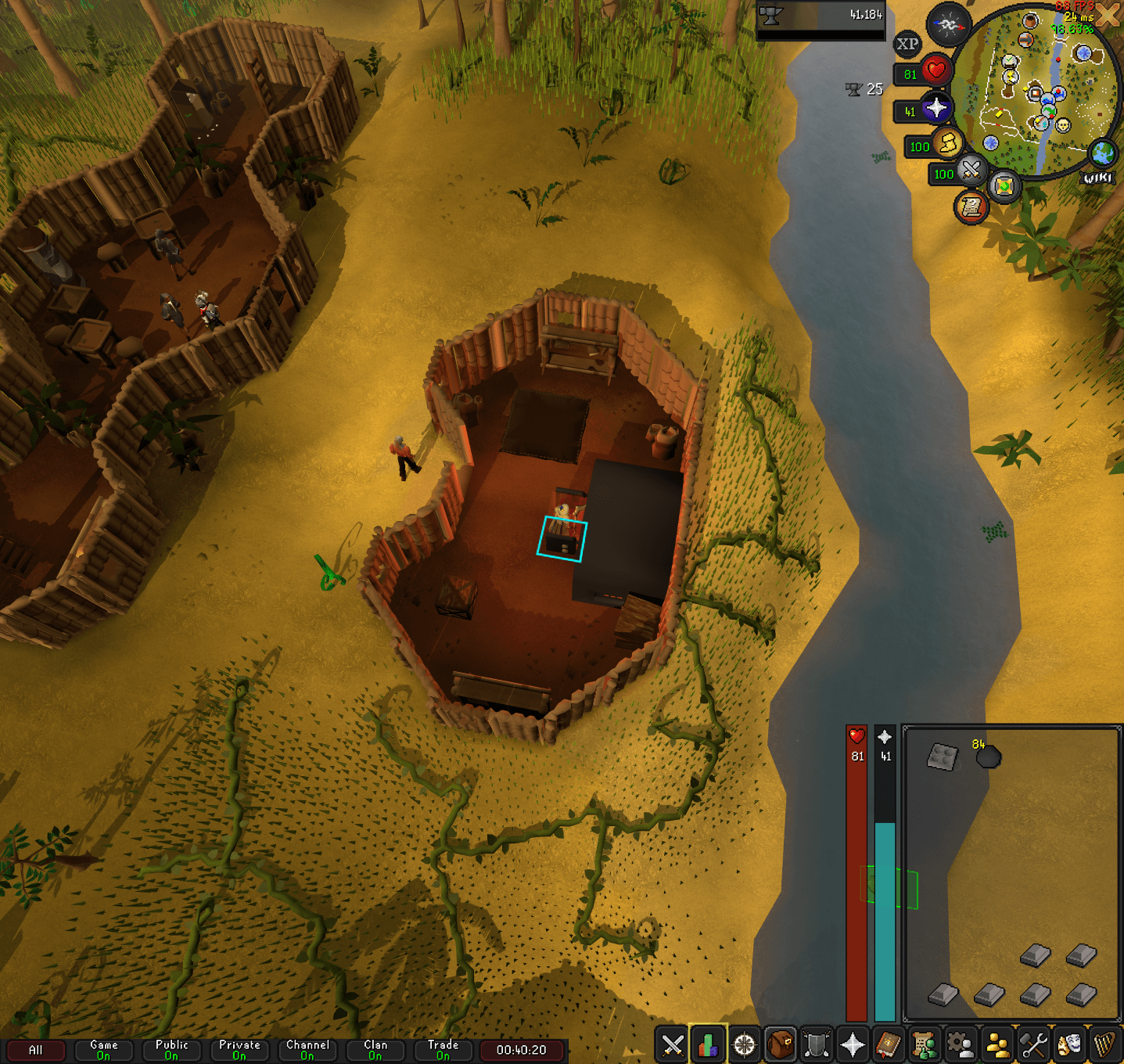Select the All chat tab
The image size is (1124, 1064).
coord(37,1051)
